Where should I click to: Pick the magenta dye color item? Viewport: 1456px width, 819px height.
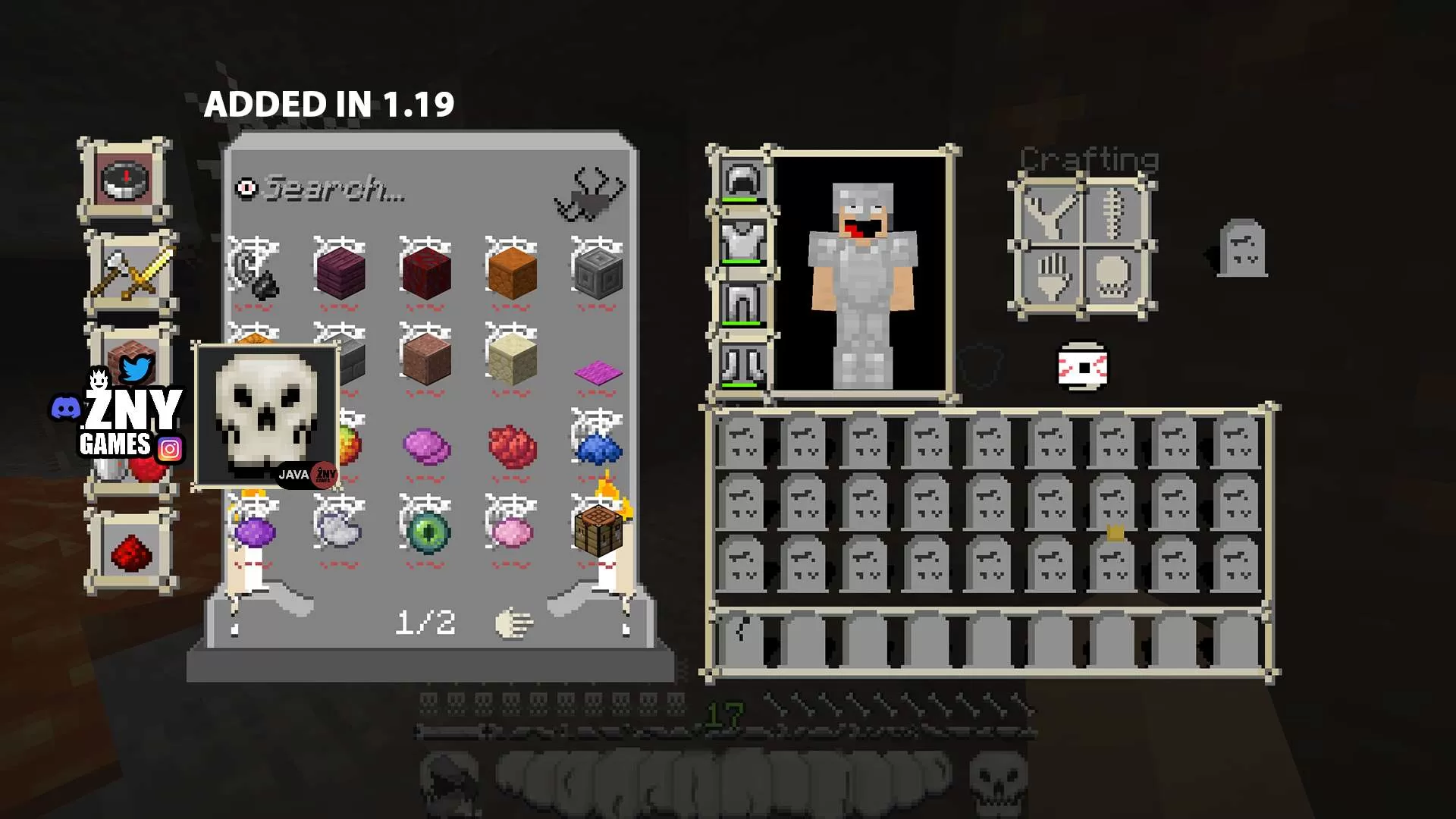[599, 372]
